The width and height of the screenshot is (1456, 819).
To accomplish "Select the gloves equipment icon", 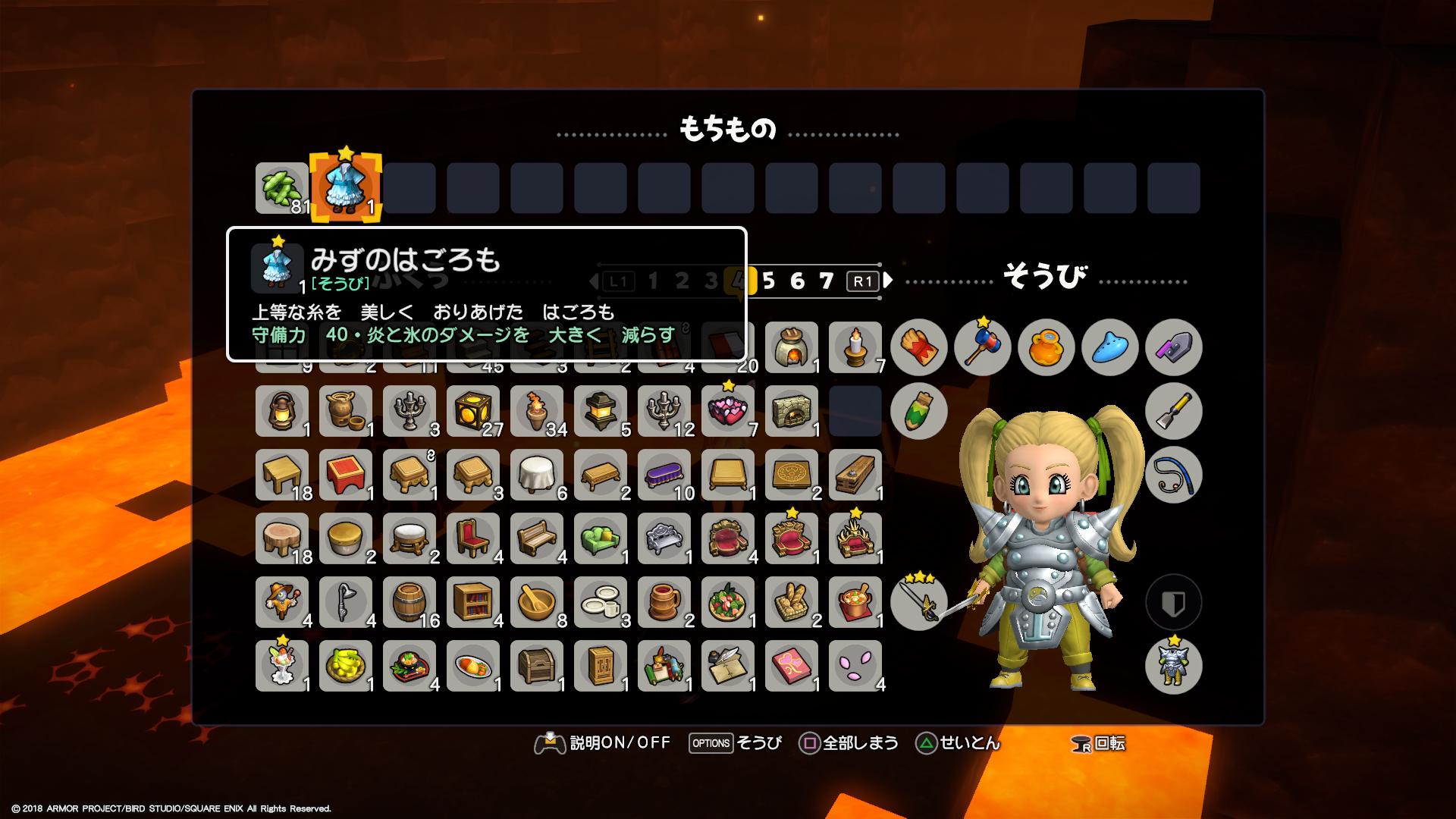I will tap(918, 347).
